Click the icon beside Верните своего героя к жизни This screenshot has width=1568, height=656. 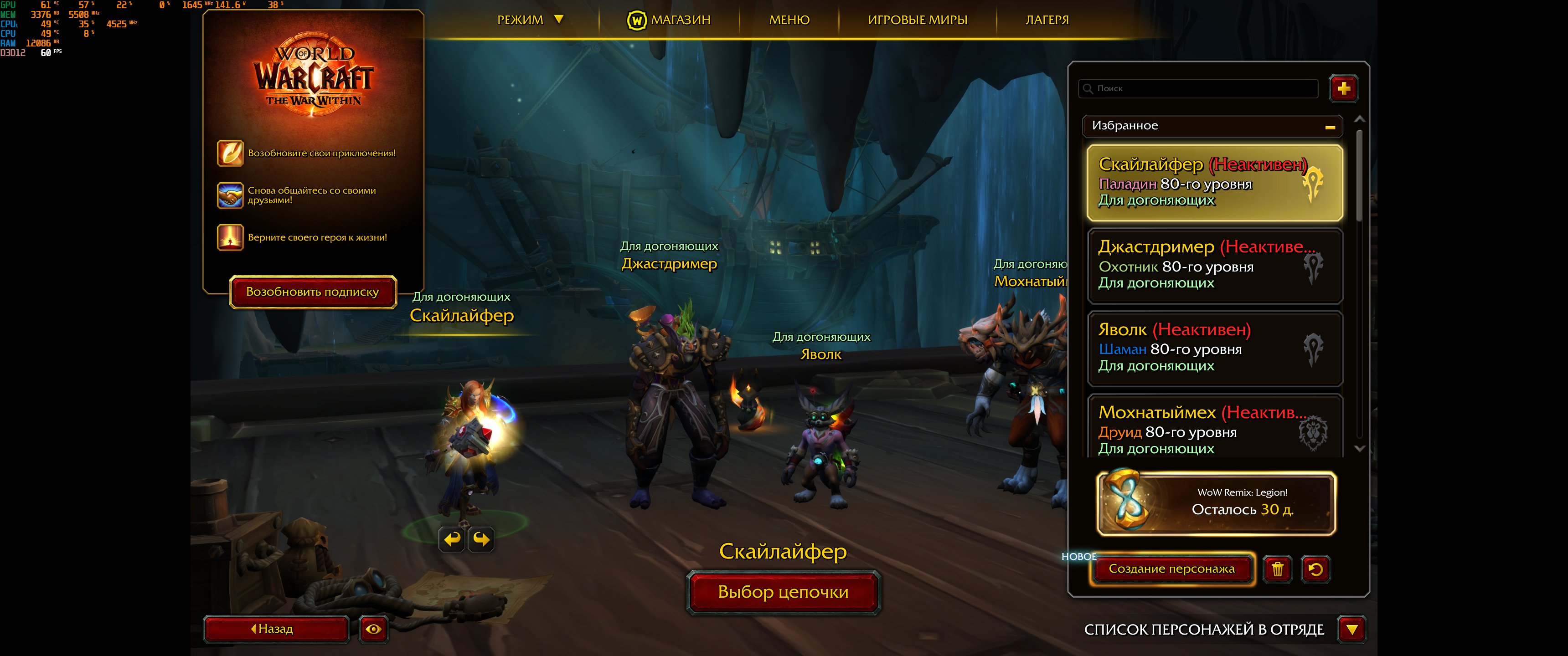tap(230, 239)
